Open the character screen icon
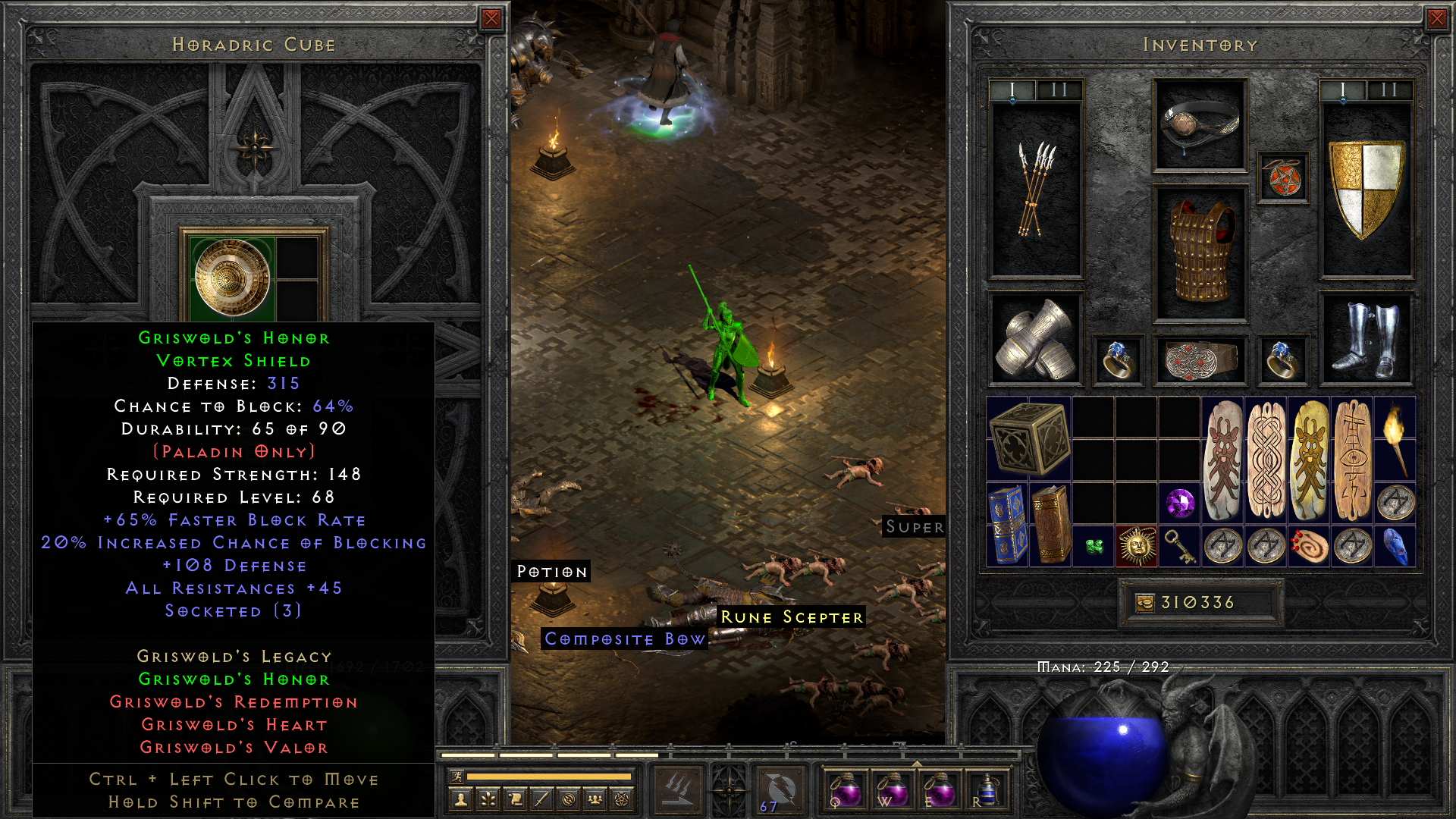The height and width of the screenshot is (819, 1456). point(460,801)
